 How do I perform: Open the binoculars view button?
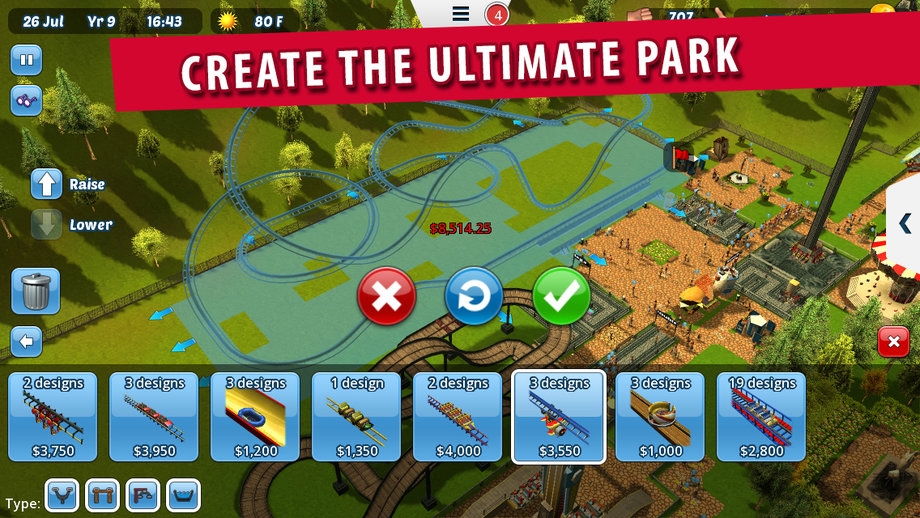coord(26,100)
